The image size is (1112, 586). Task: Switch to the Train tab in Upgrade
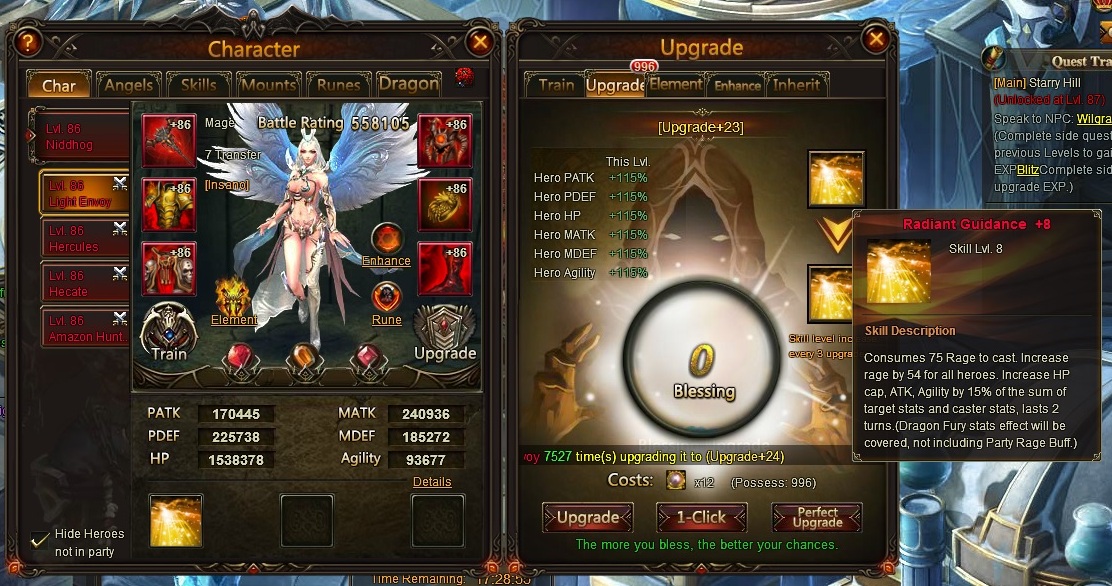(556, 85)
